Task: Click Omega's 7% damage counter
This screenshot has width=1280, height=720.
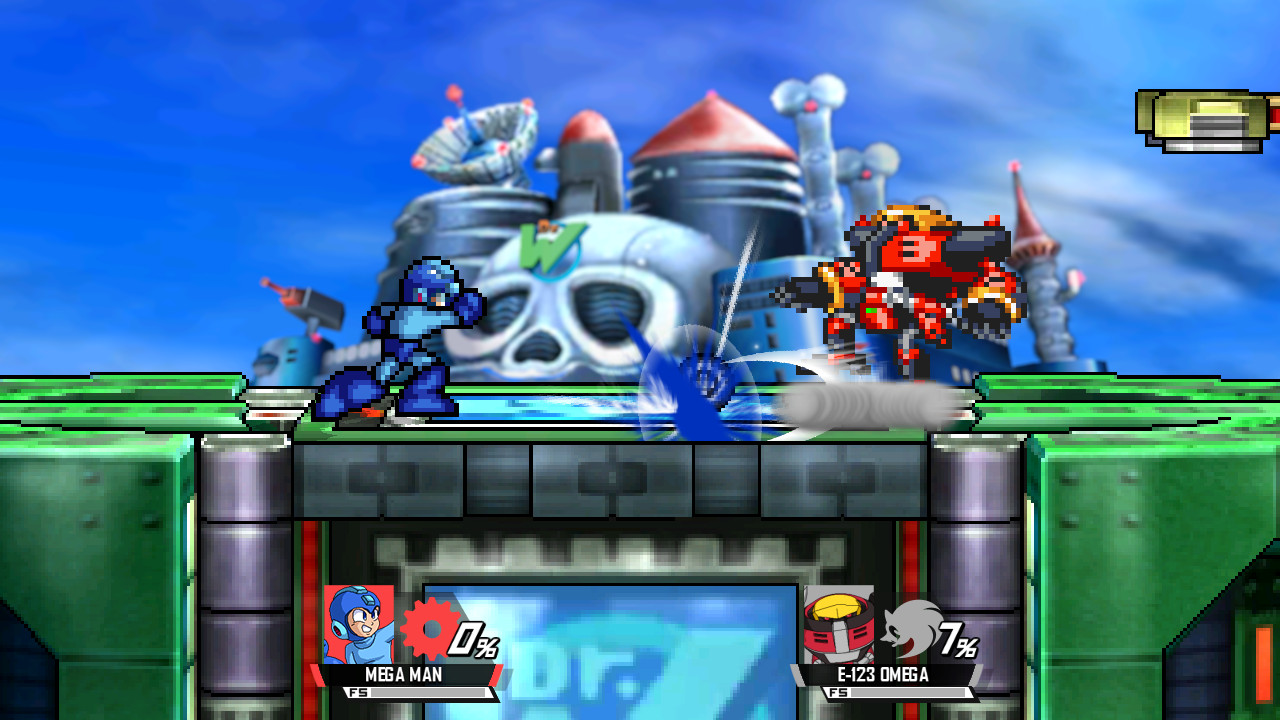Action: (x=957, y=640)
